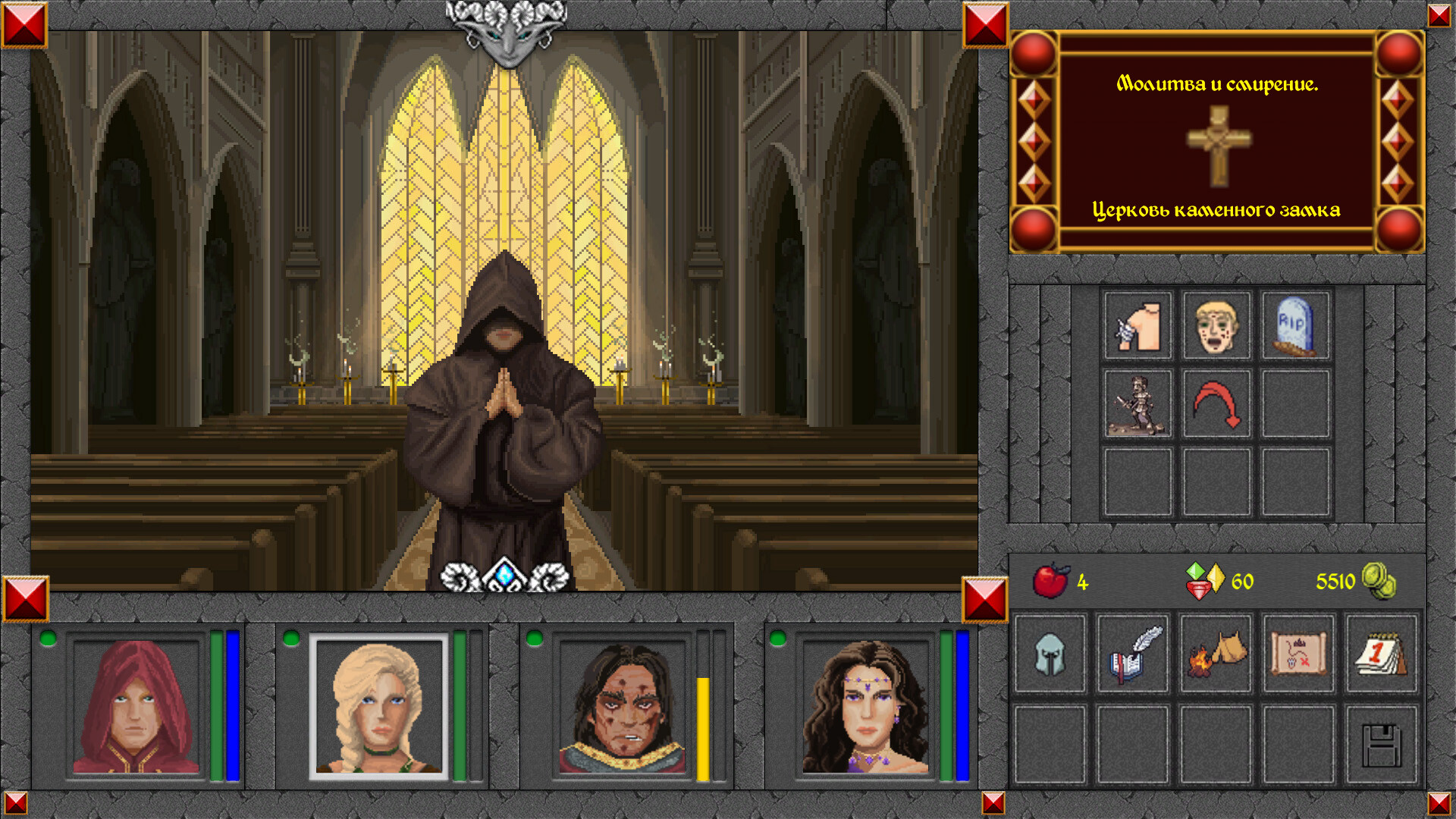The height and width of the screenshot is (819, 1456).
Task: Select the zombie figurine service icon
Action: (x=1137, y=406)
